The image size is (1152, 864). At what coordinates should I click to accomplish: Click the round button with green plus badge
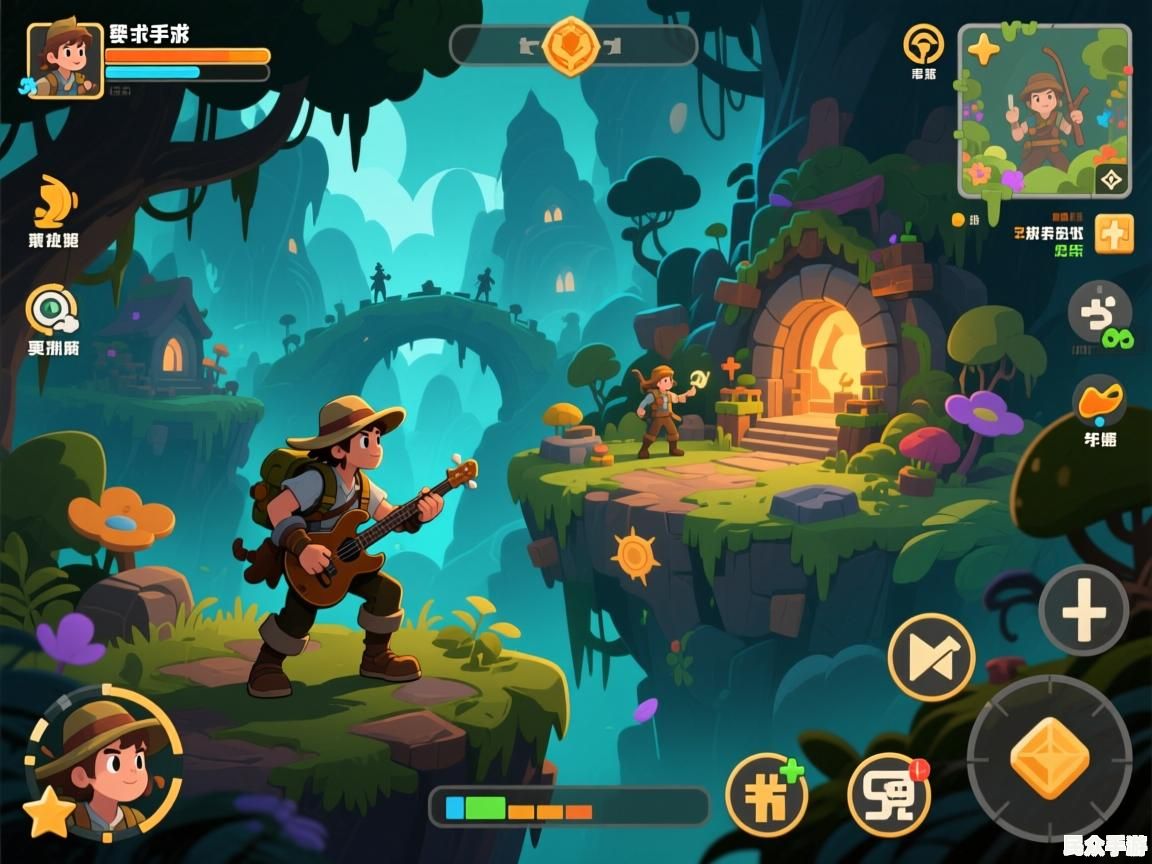766,794
